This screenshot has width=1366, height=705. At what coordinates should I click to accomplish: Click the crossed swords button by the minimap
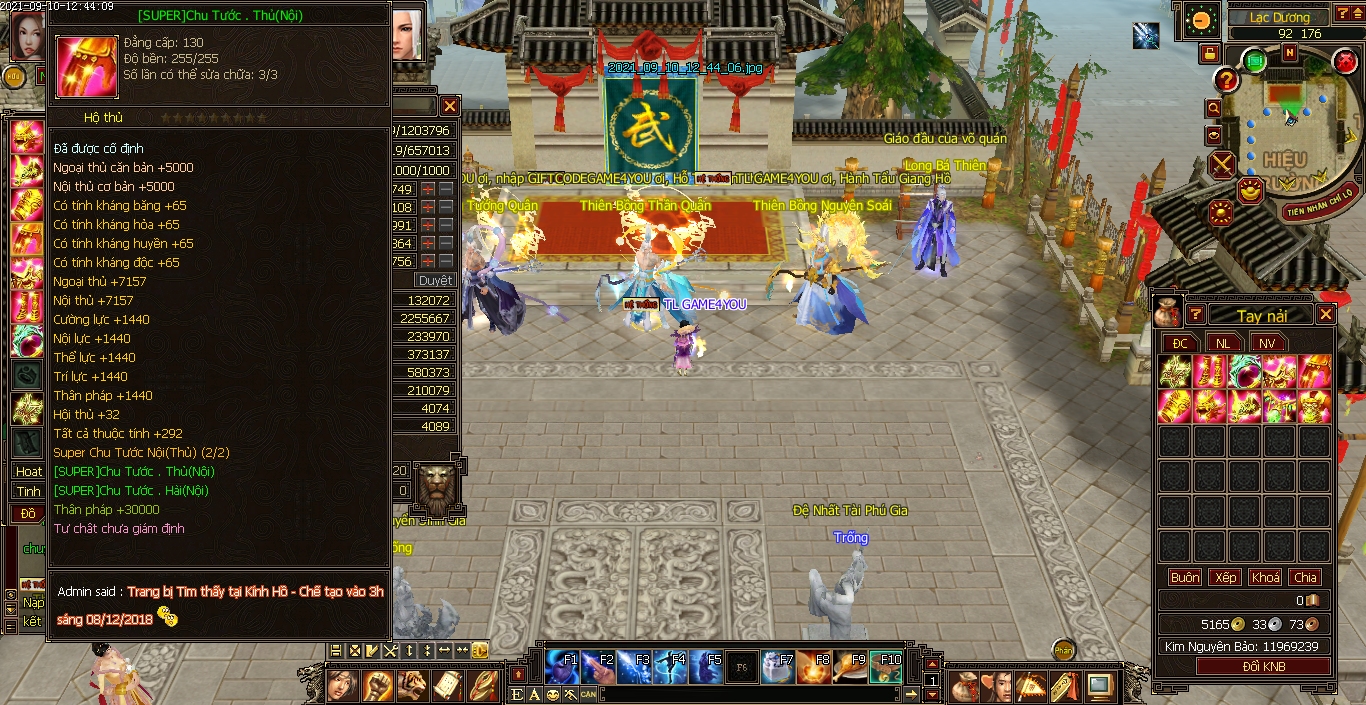coord(1223,164)
